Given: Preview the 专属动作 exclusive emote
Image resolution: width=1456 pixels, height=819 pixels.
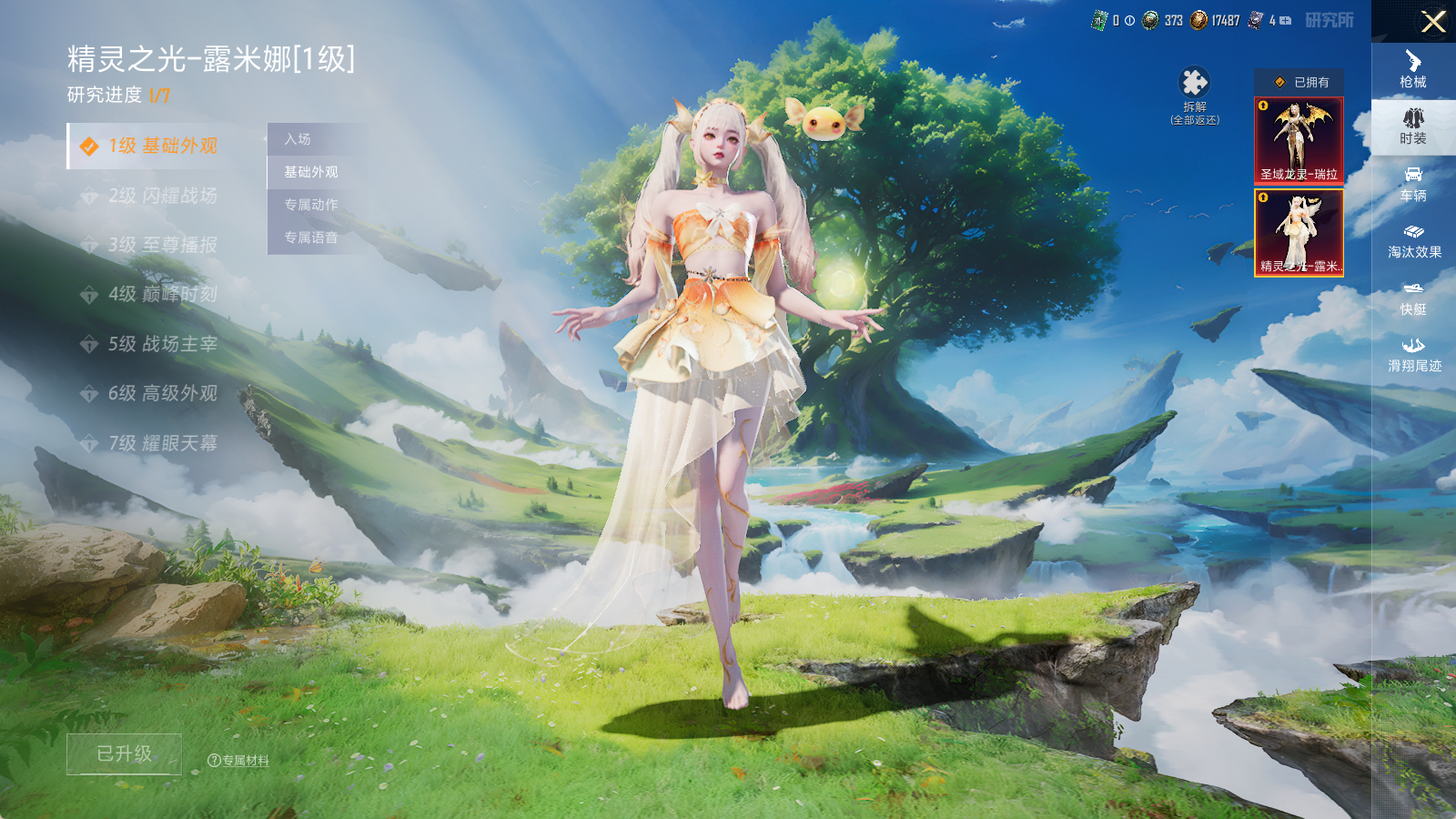Looking at the screenshot, I should [x=311, y=205].
